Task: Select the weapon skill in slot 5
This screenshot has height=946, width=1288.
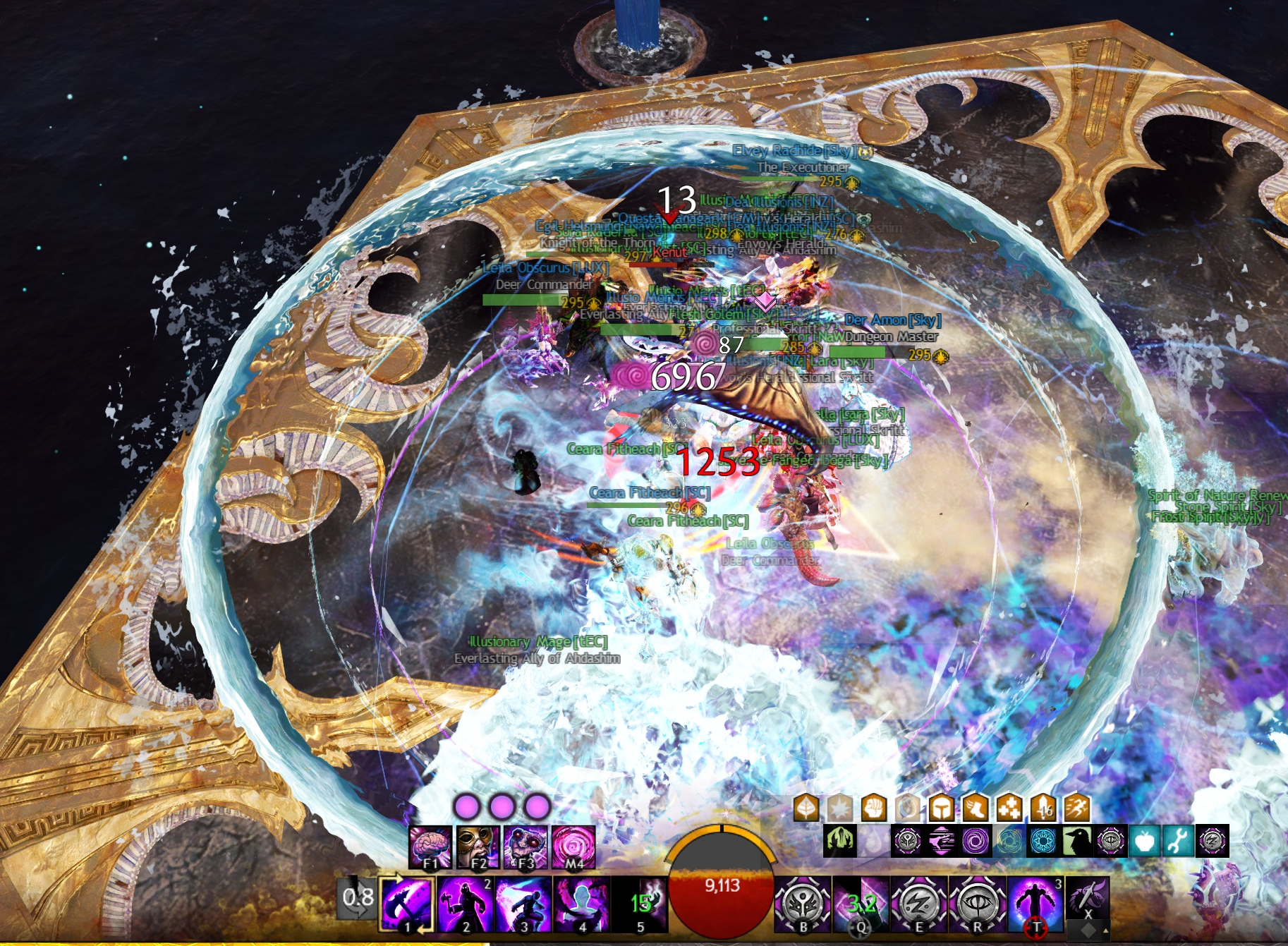Action: coord(640,904)
